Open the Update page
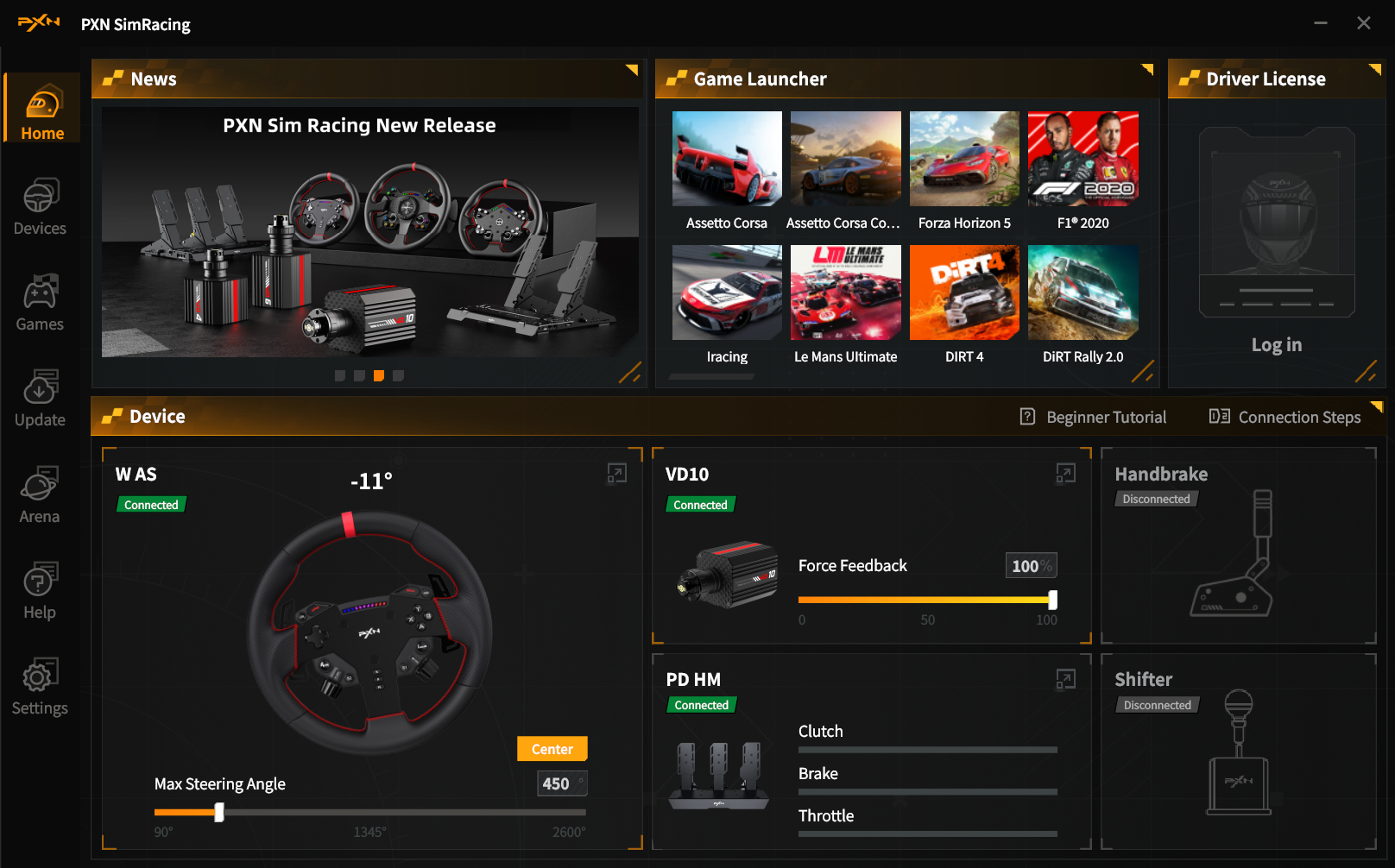 [40, 399]
